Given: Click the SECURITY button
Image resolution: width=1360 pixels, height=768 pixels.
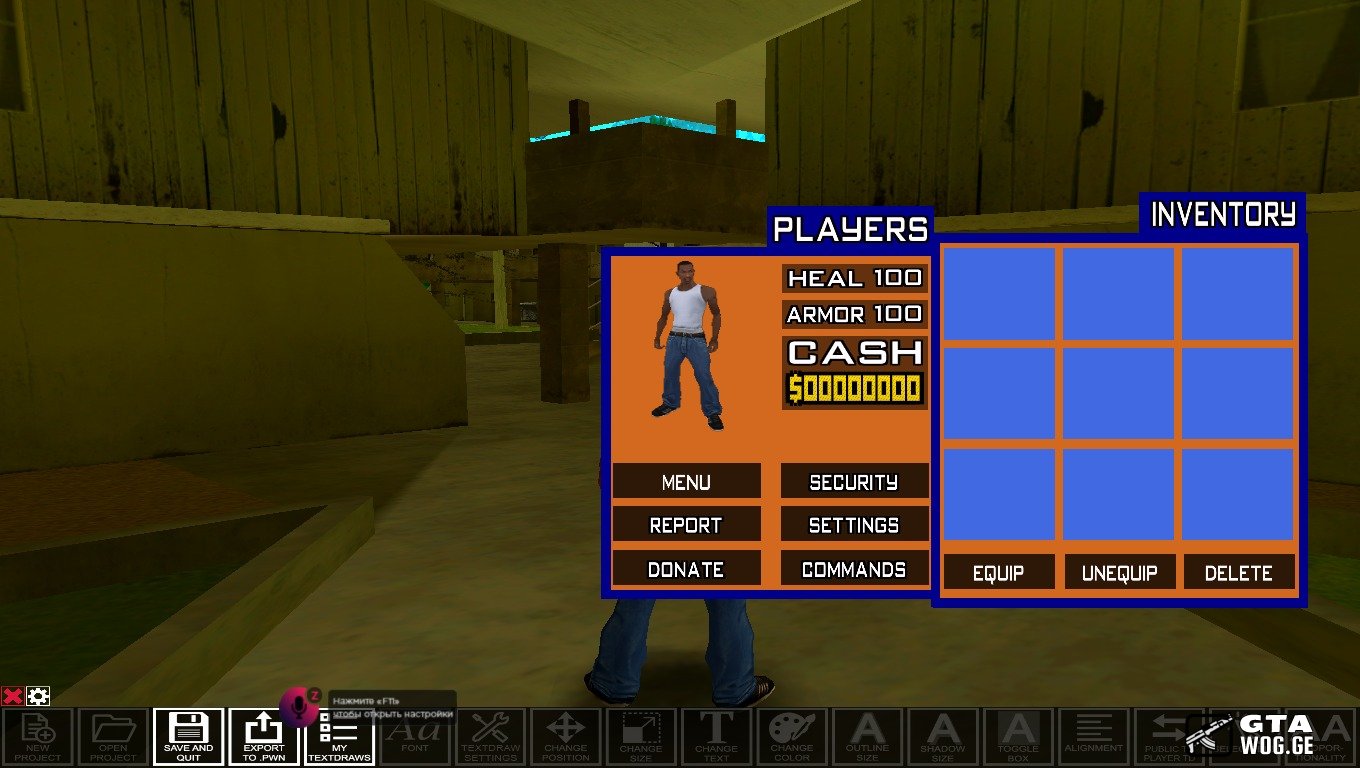Looking at the screenshot, I should 854,481.
